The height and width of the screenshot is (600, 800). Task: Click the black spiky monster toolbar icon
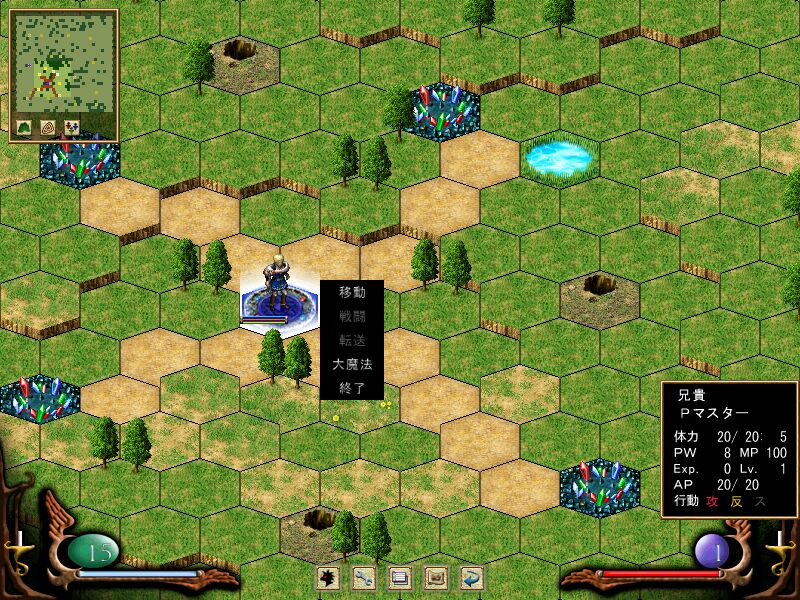pyautogui.click(x=328, y=577)
